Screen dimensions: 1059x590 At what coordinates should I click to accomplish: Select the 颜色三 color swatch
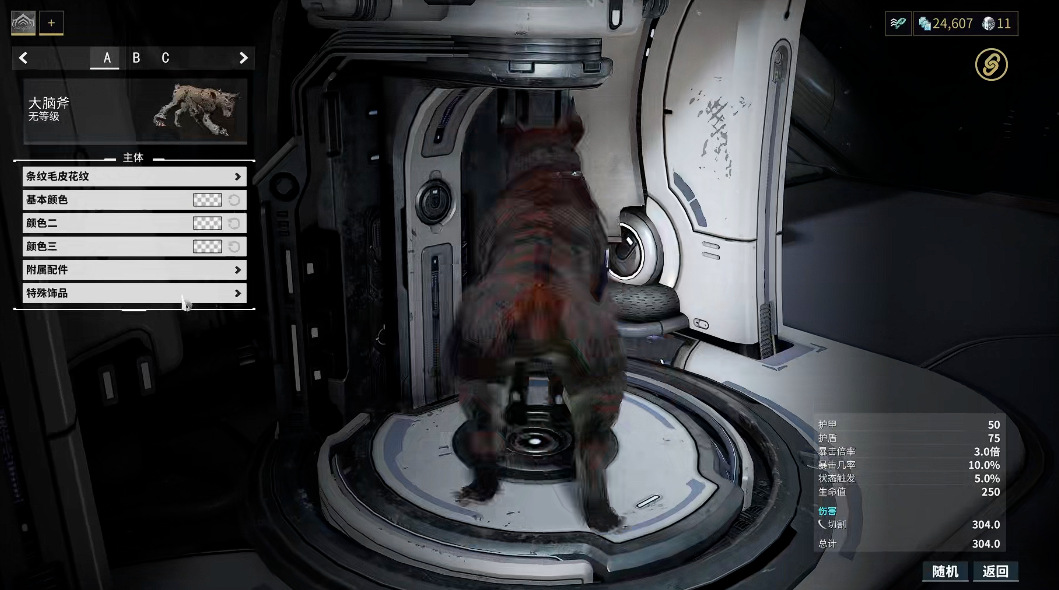(207, 246)
